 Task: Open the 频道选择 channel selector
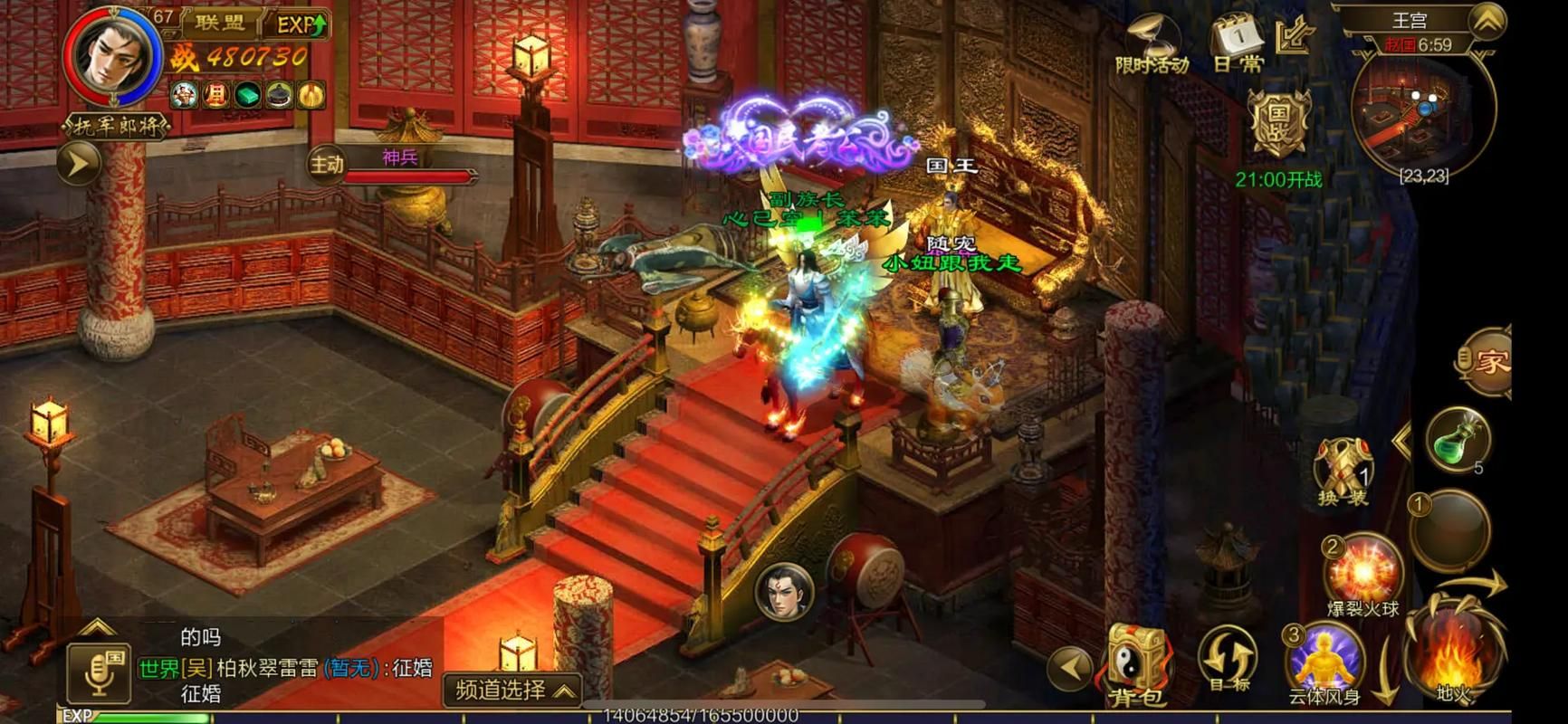512,691
